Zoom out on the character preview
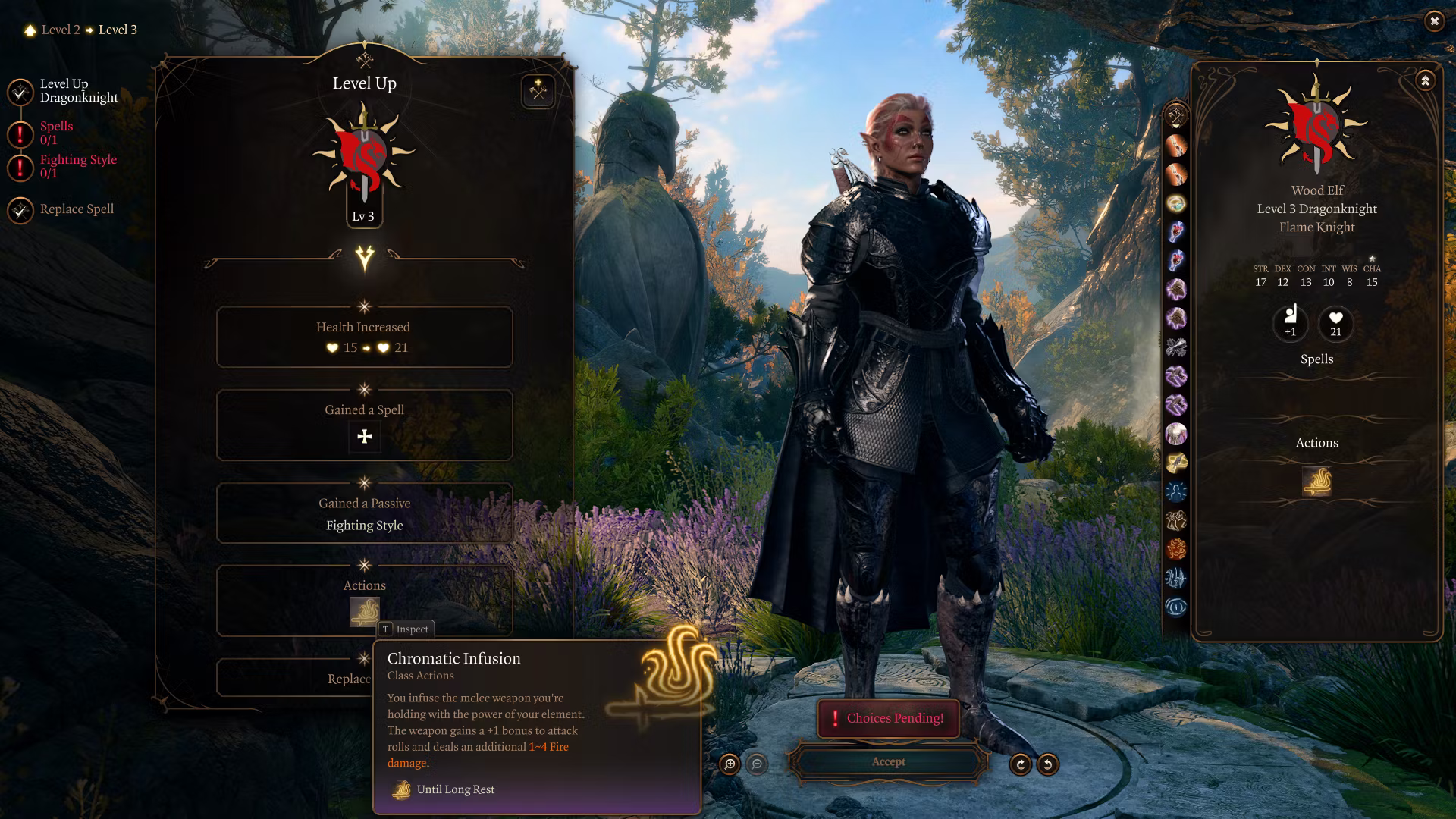Image resolution: width=1456 pixels, height=819 pixels. tap(757, 764)
